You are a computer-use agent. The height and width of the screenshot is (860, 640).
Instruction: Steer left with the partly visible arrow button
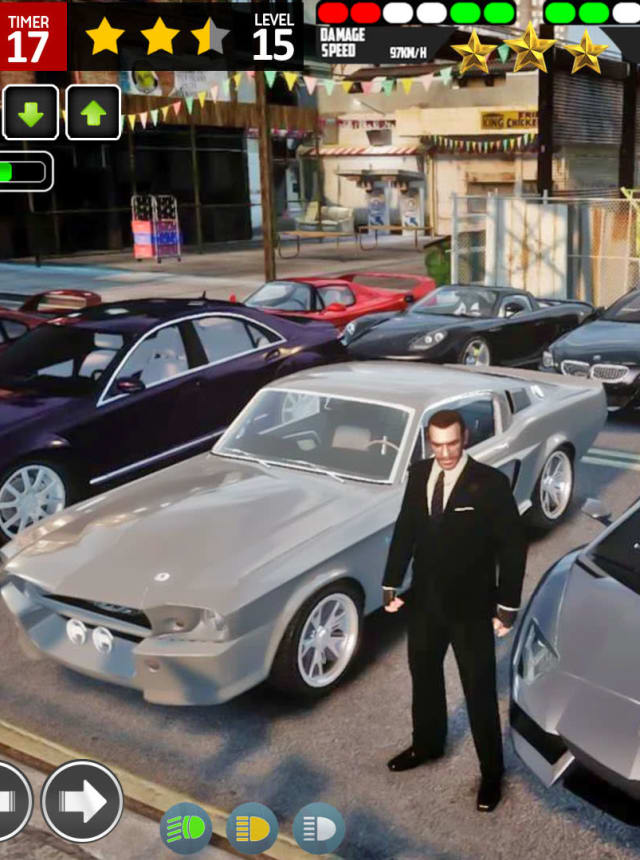tap(12, 801)
